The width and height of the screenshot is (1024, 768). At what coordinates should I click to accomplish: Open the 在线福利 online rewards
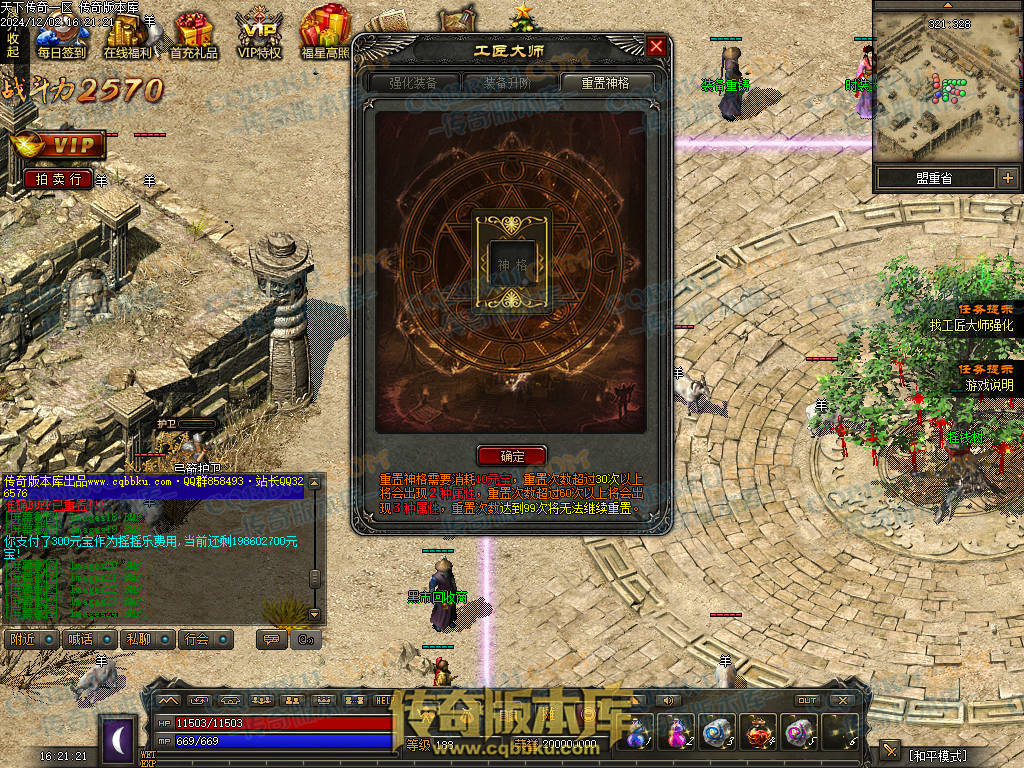tap(127, 36)
